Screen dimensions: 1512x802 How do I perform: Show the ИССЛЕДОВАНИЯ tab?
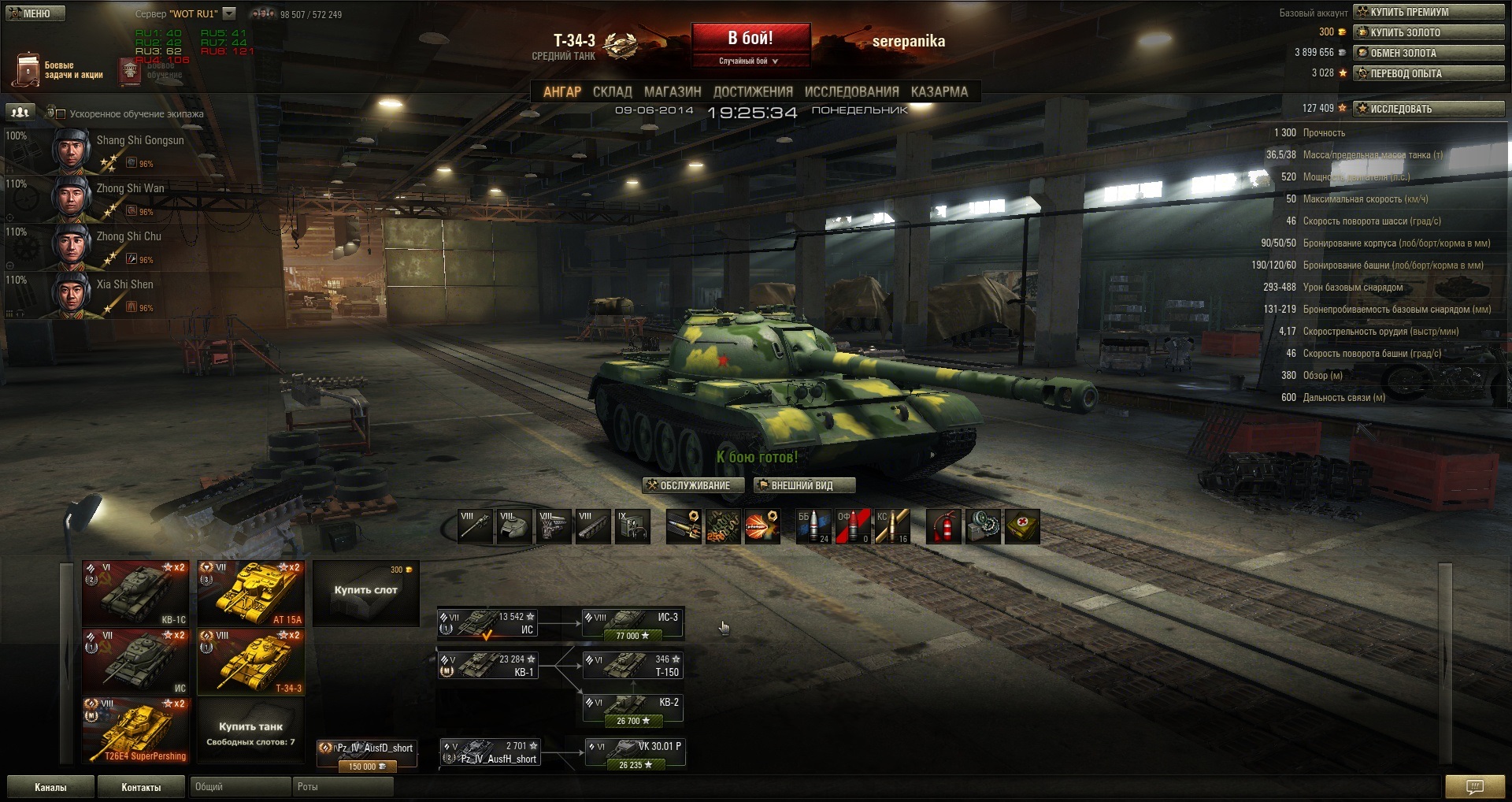click(851, 92)
